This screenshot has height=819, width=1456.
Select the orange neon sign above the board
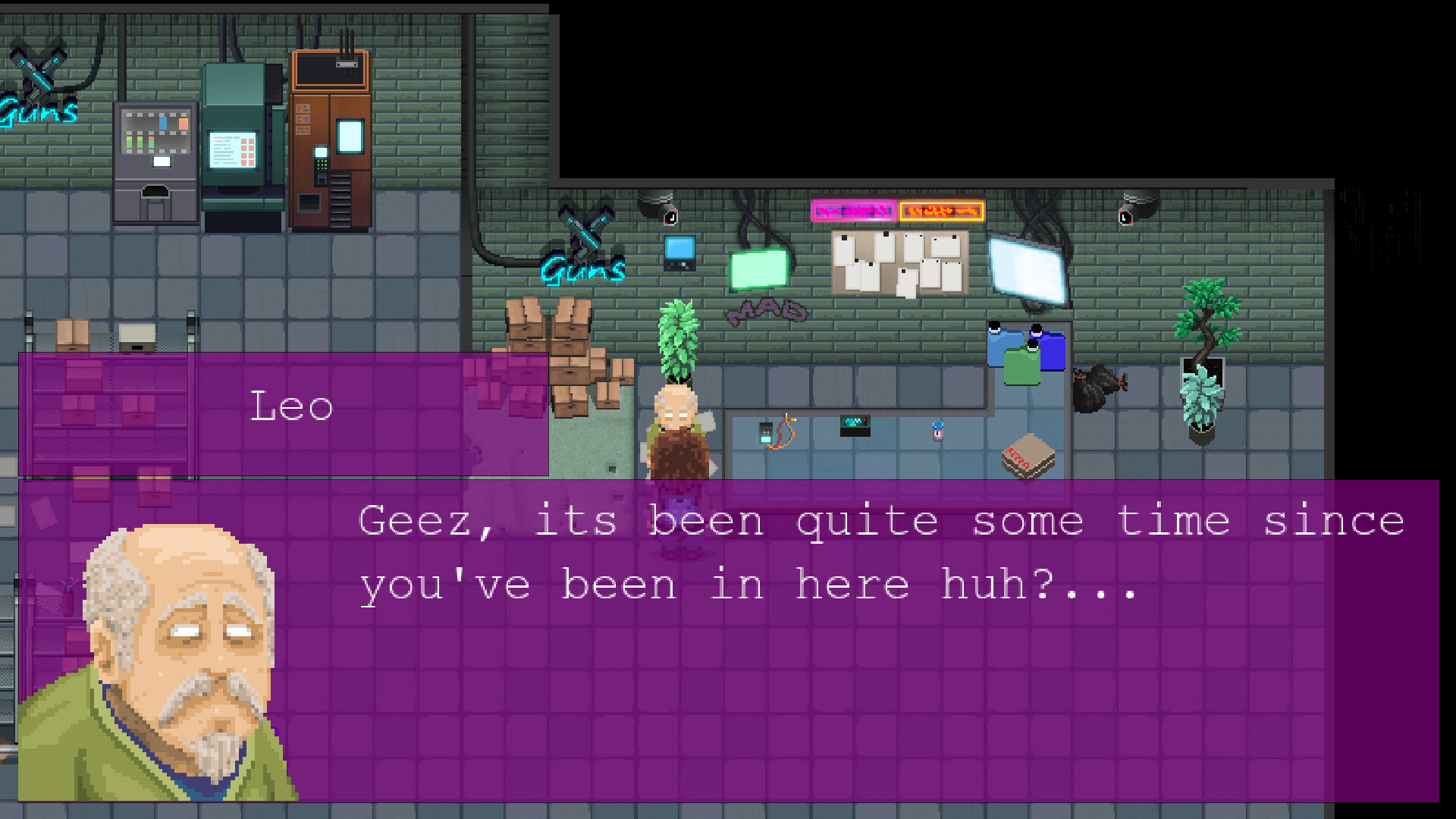click(940, 212)
